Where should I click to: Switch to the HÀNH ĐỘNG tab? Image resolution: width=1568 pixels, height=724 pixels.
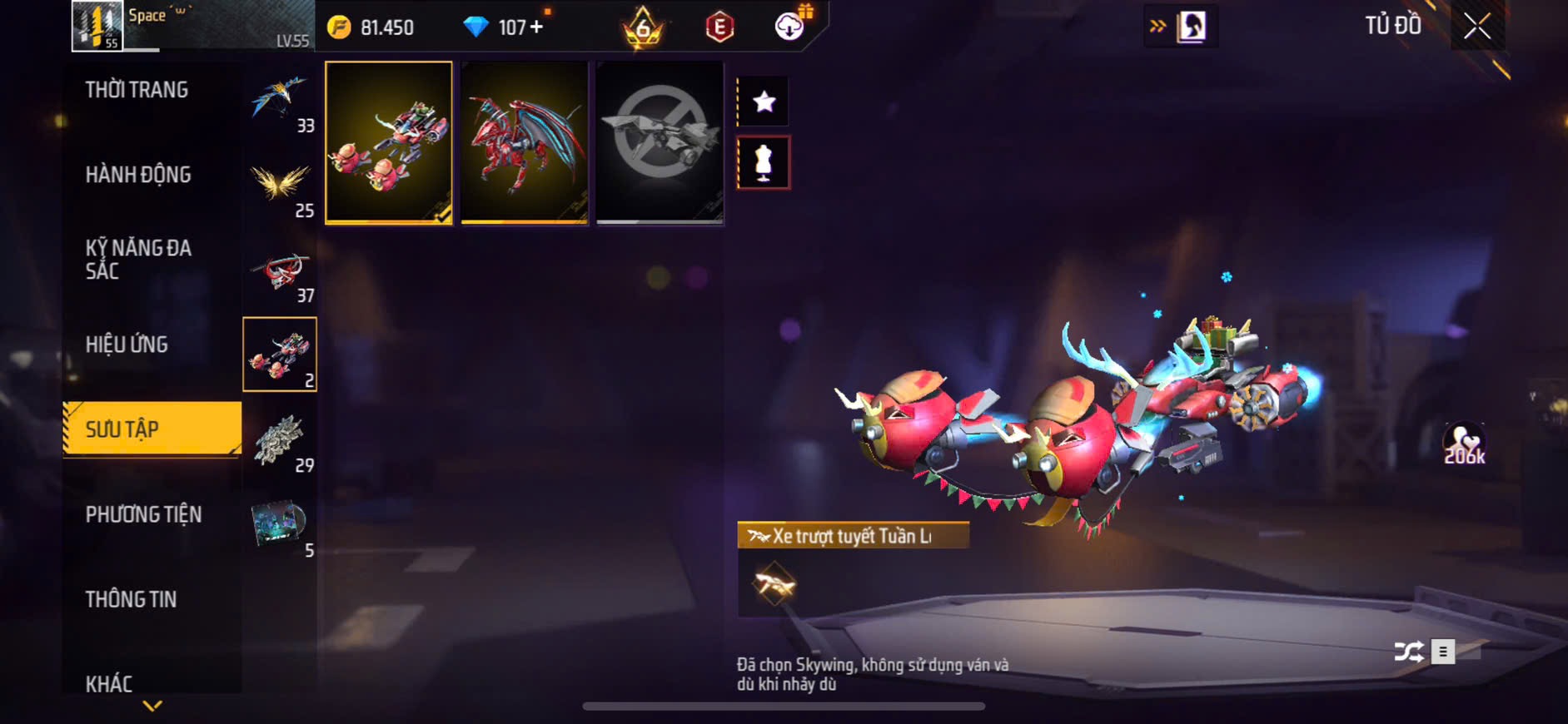pos(138,175)
